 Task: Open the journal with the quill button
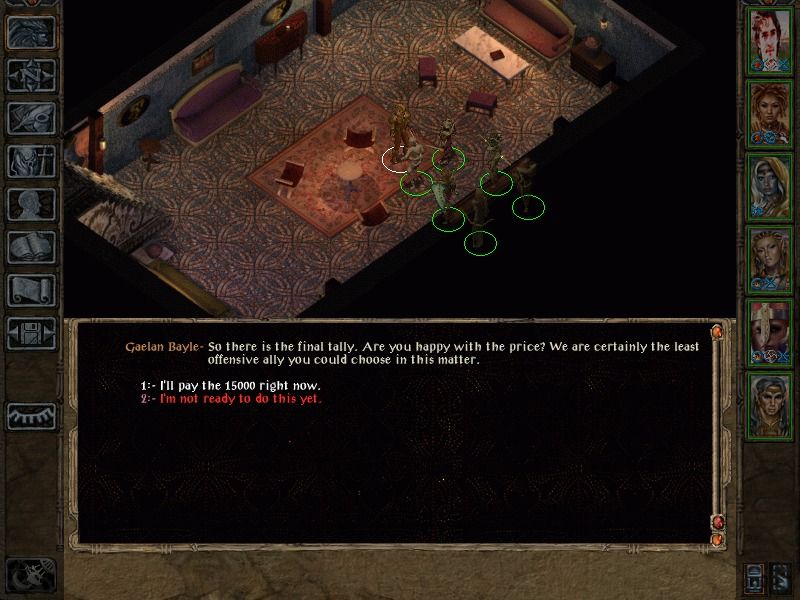point(31,118)
